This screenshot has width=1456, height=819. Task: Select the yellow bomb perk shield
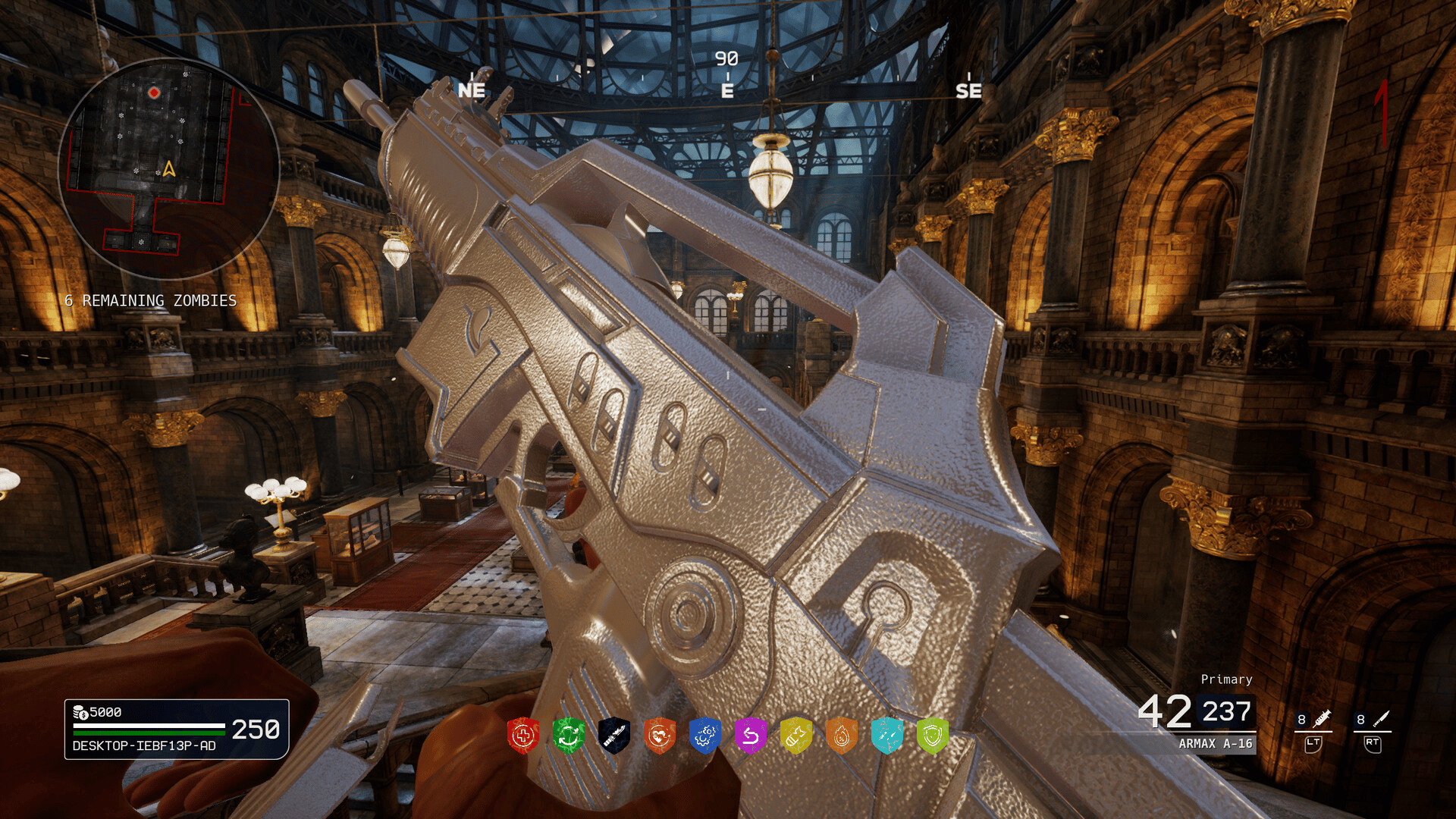[796, 736]
